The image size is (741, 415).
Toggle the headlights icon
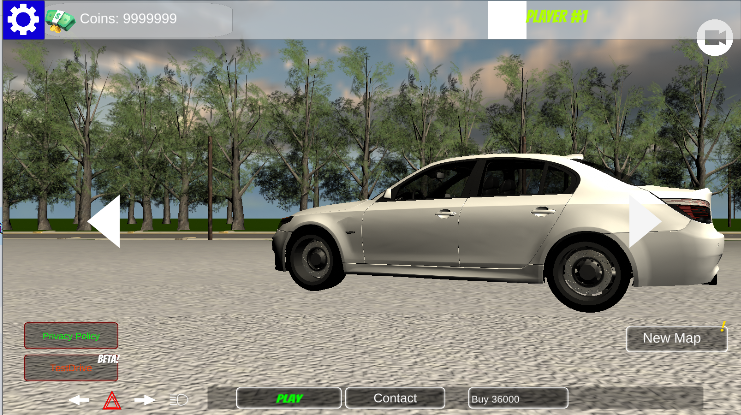coord(179,400)
